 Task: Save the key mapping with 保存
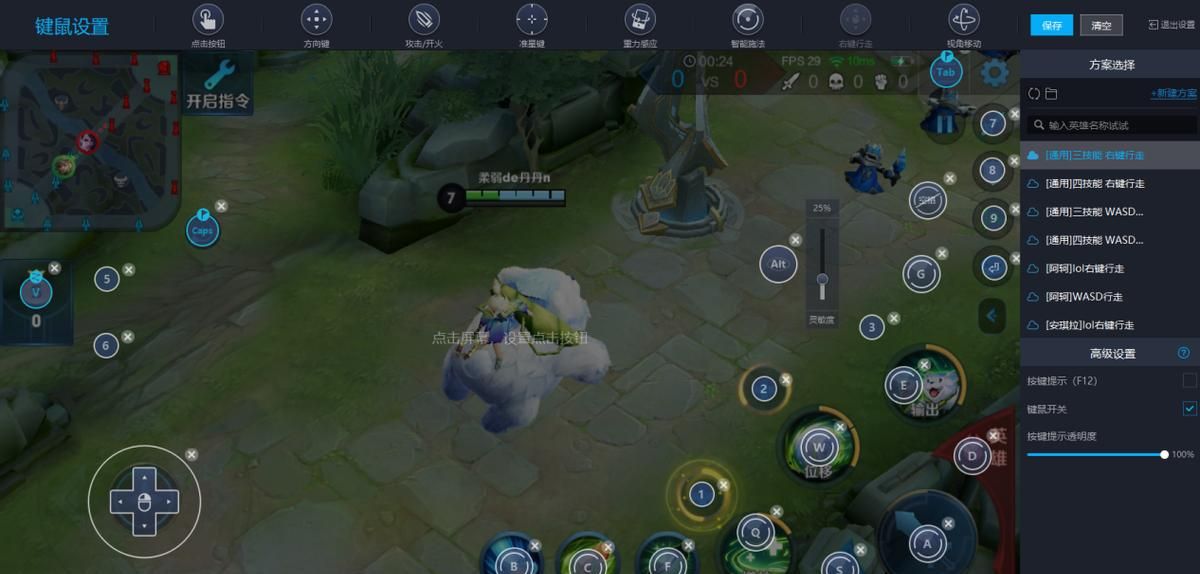(x=1051, y=25)
